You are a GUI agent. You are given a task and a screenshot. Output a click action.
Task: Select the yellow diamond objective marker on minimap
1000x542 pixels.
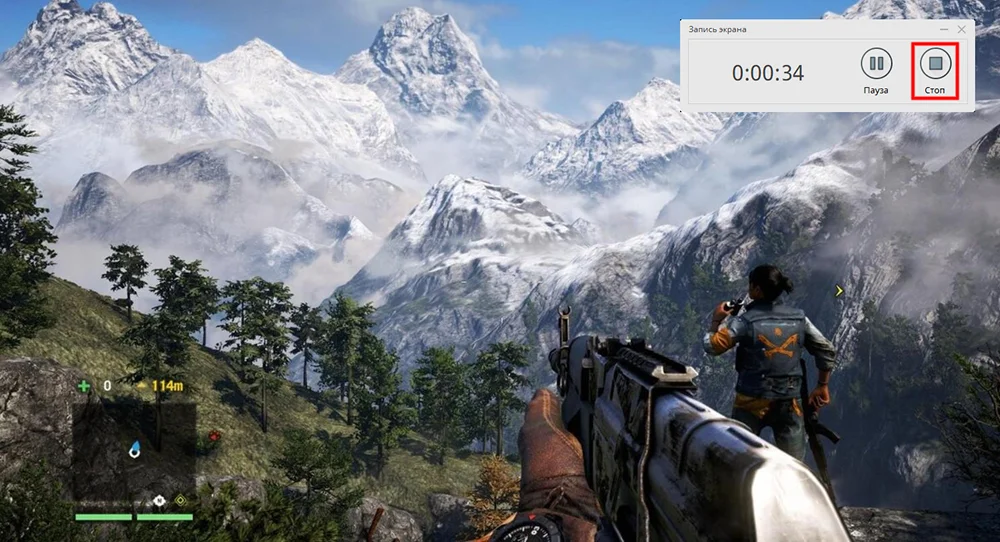pyautogui.click(x=180, y=499)
